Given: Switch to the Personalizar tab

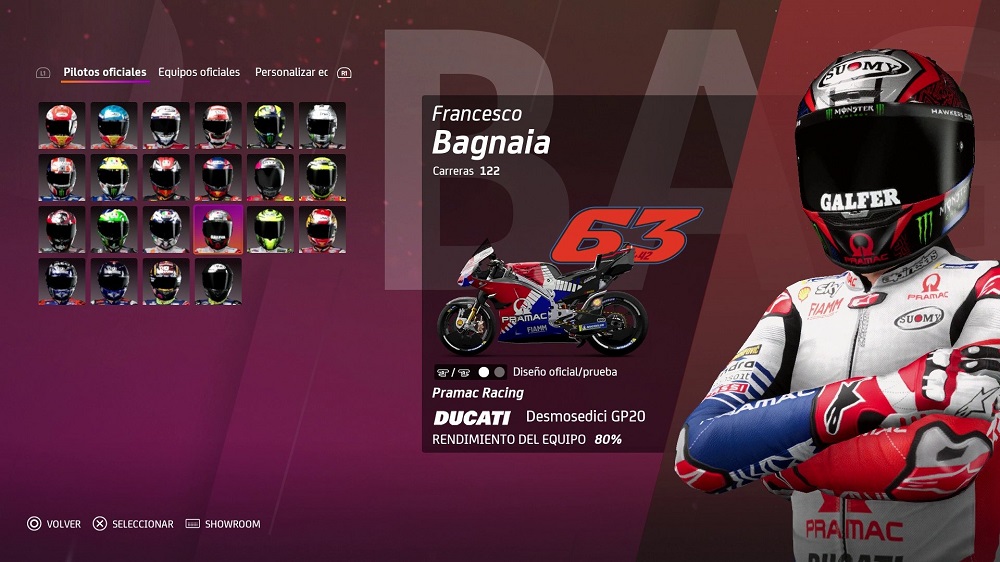Looking at the screenshot, I should click(291, 72).
